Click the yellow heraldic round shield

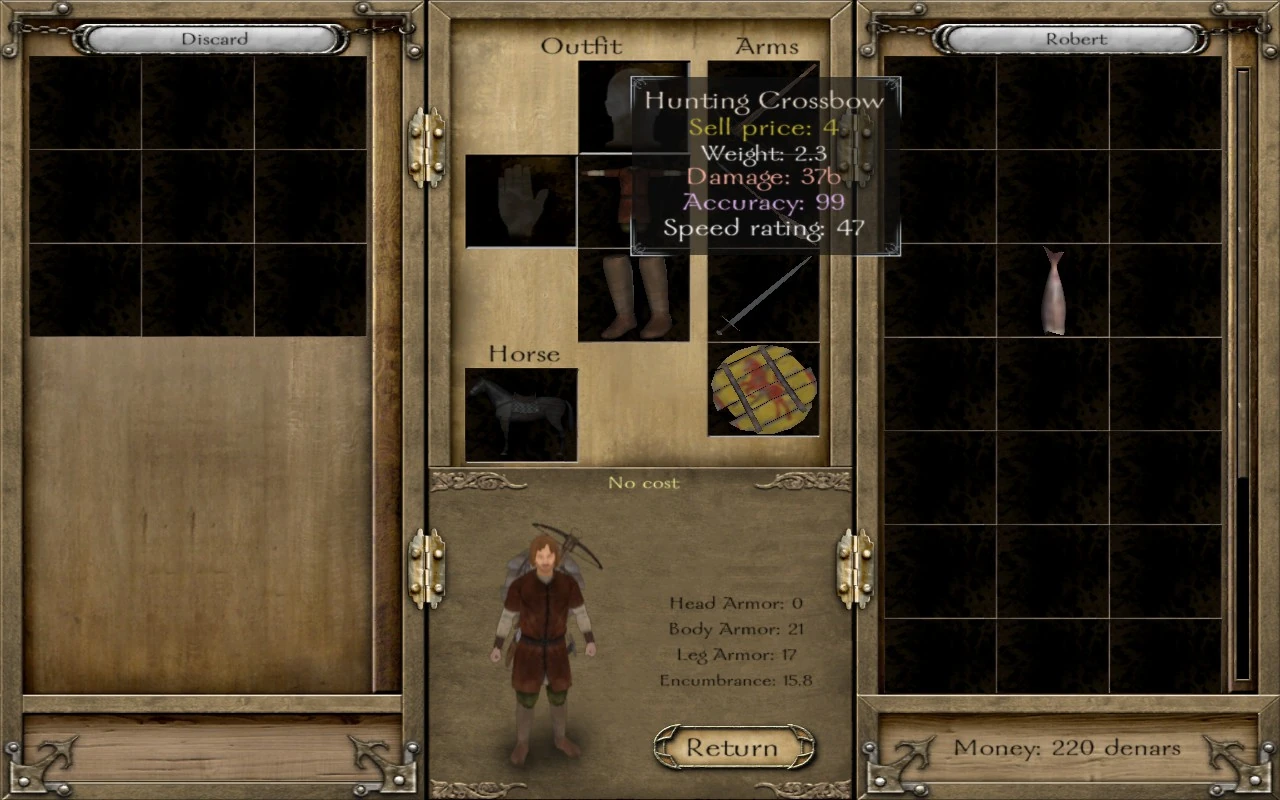click(765, 390)
